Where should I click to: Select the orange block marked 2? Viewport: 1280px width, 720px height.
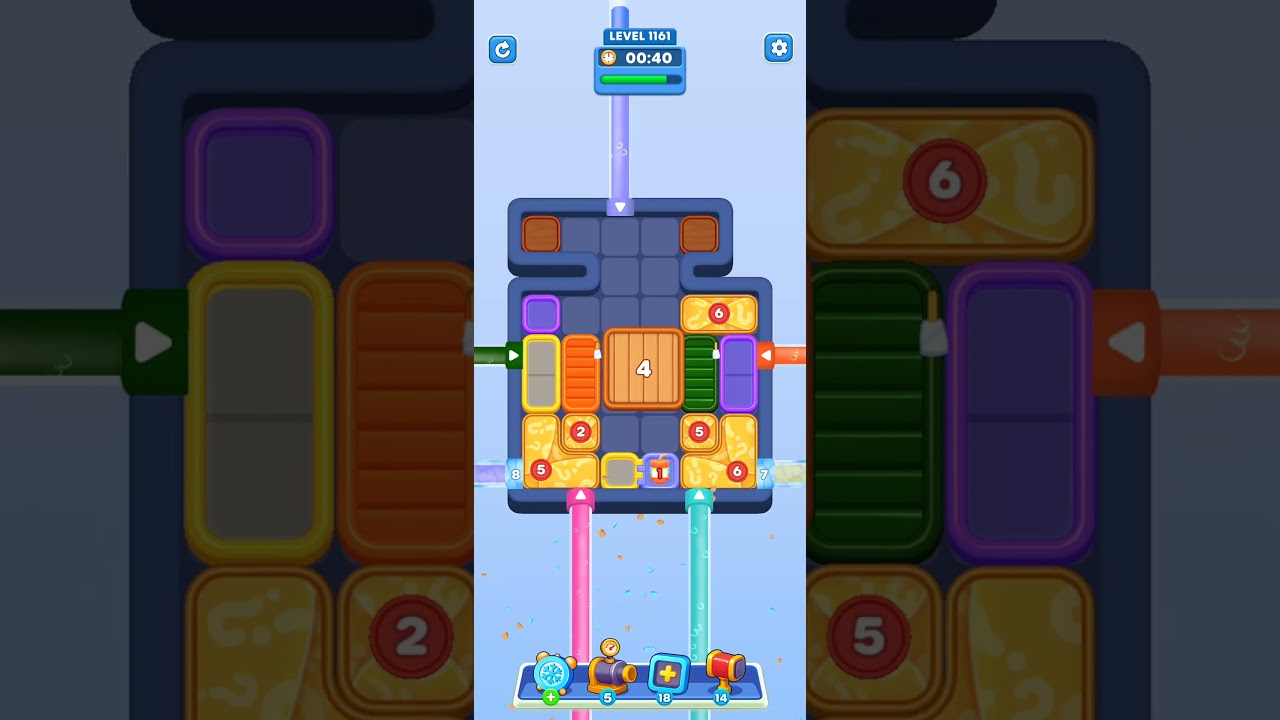pyautogui.click(x=578, y=432)
